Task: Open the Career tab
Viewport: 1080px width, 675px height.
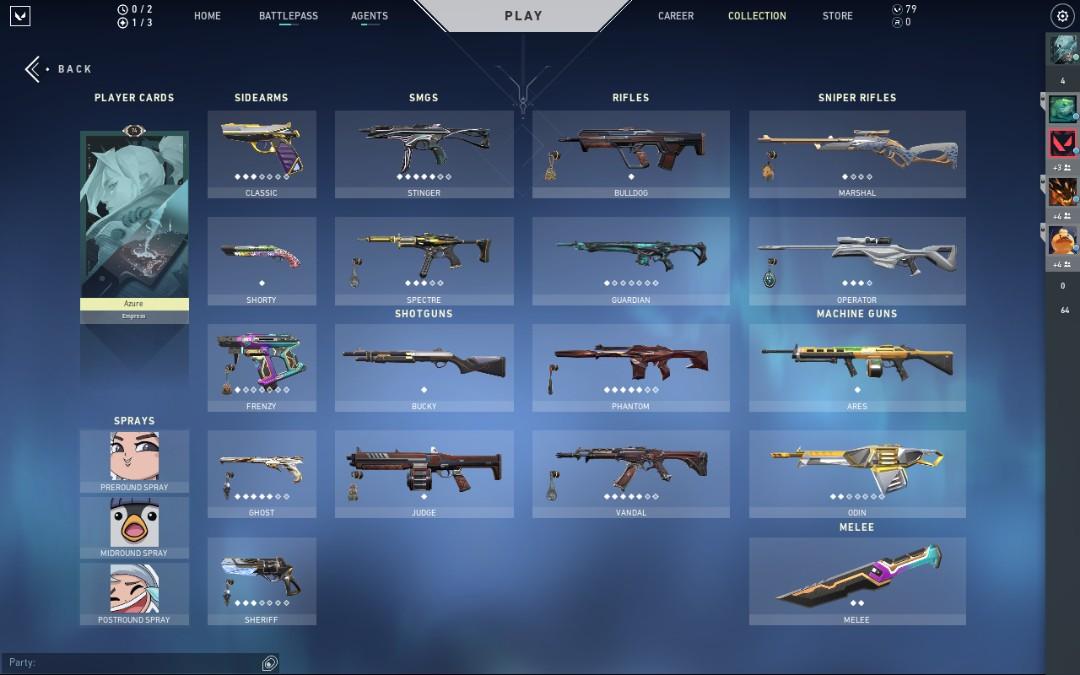Action: tap(675, 16)
